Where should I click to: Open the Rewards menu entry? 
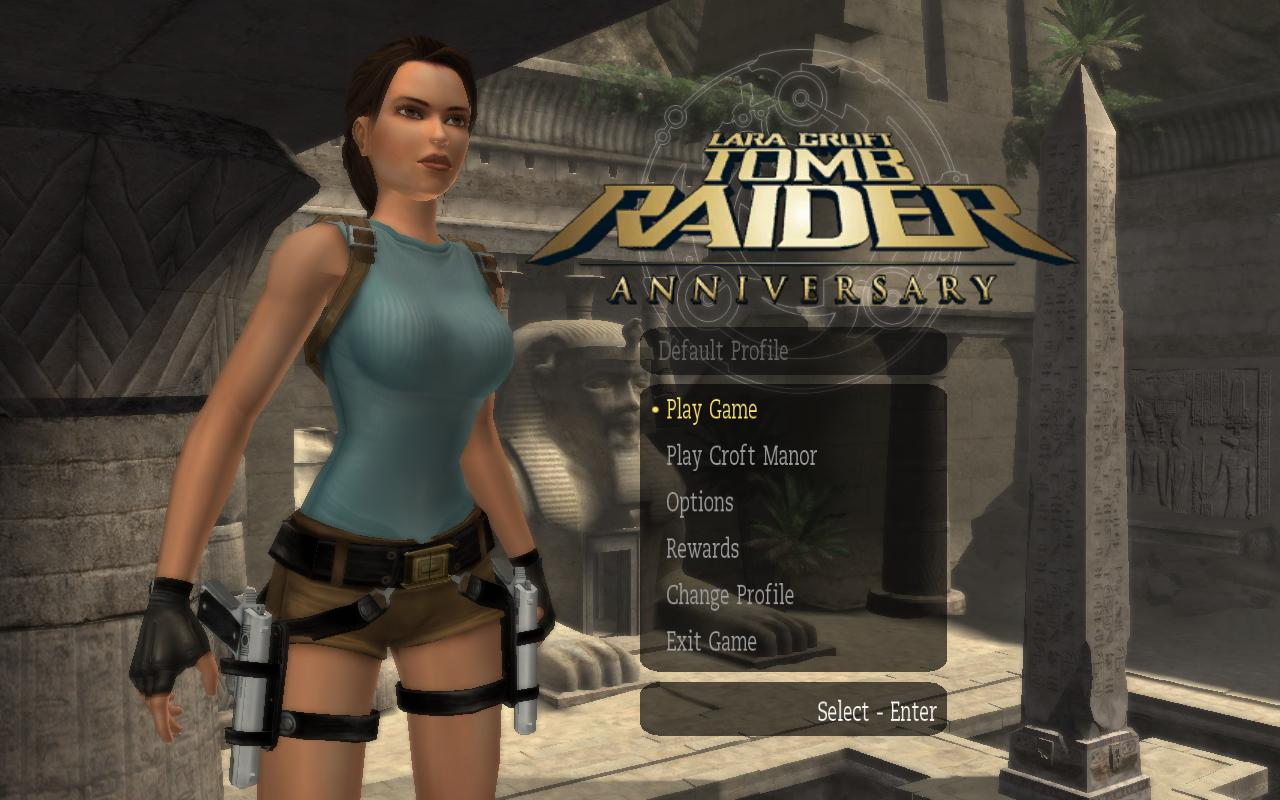[702, 549]
